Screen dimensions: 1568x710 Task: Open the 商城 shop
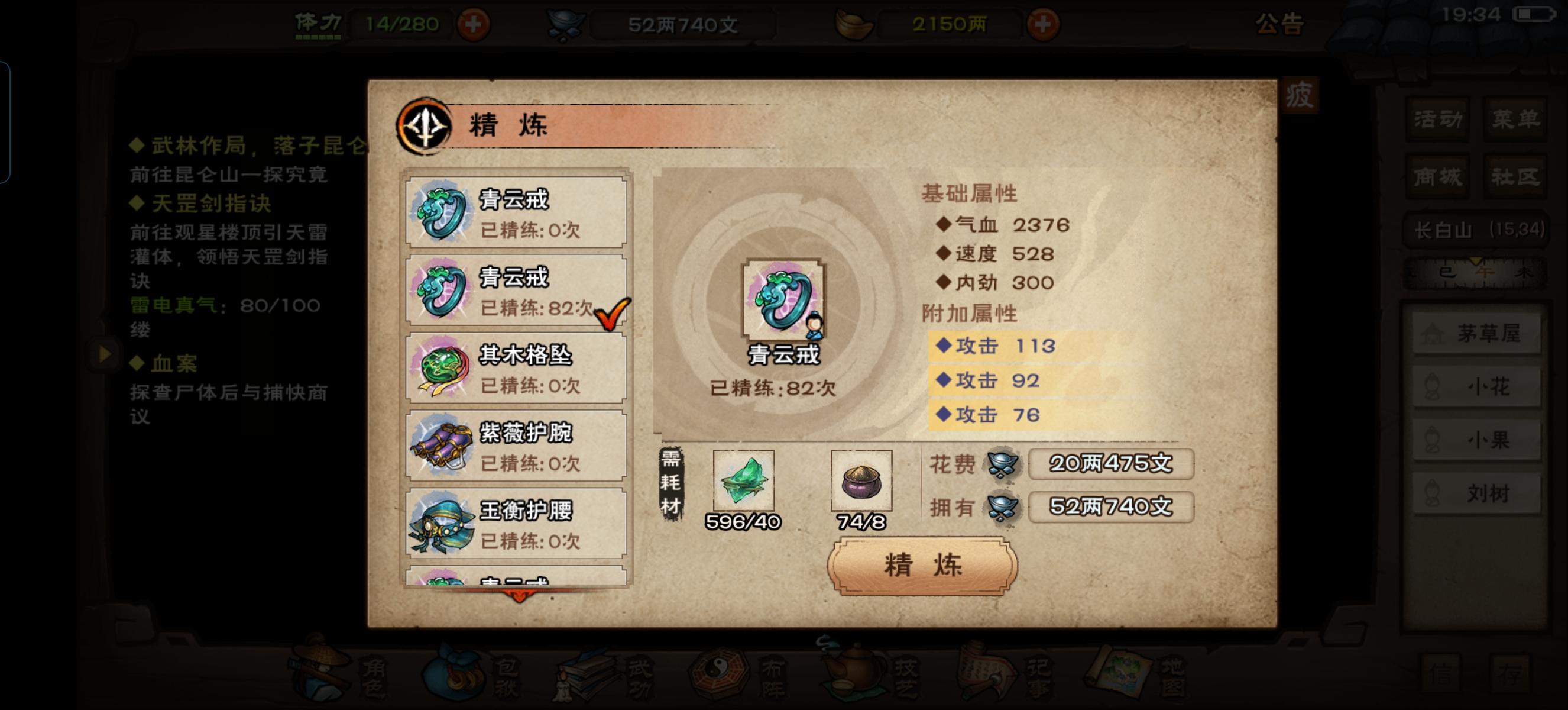click(x=1437, y=176)
